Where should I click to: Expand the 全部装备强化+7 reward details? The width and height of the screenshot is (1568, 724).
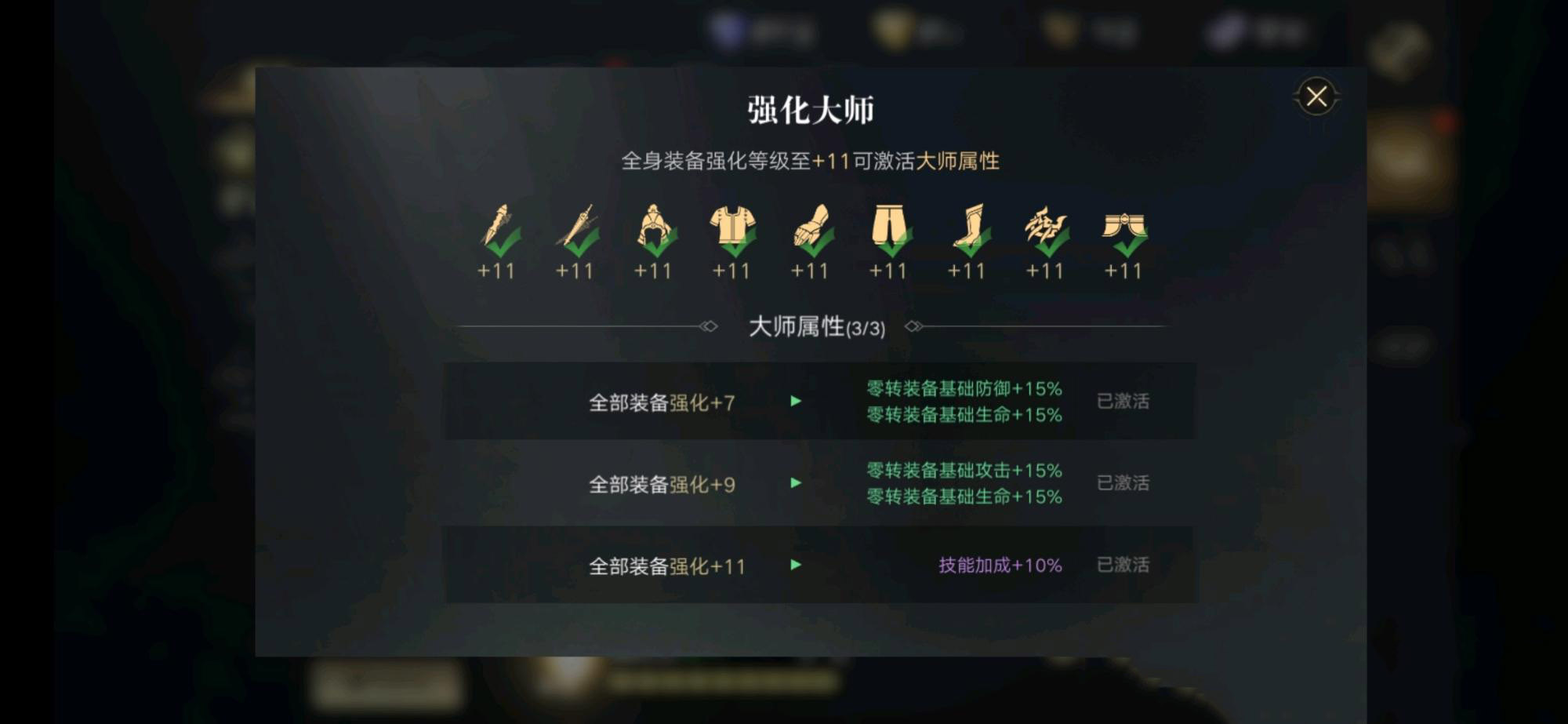coord(797,401)
